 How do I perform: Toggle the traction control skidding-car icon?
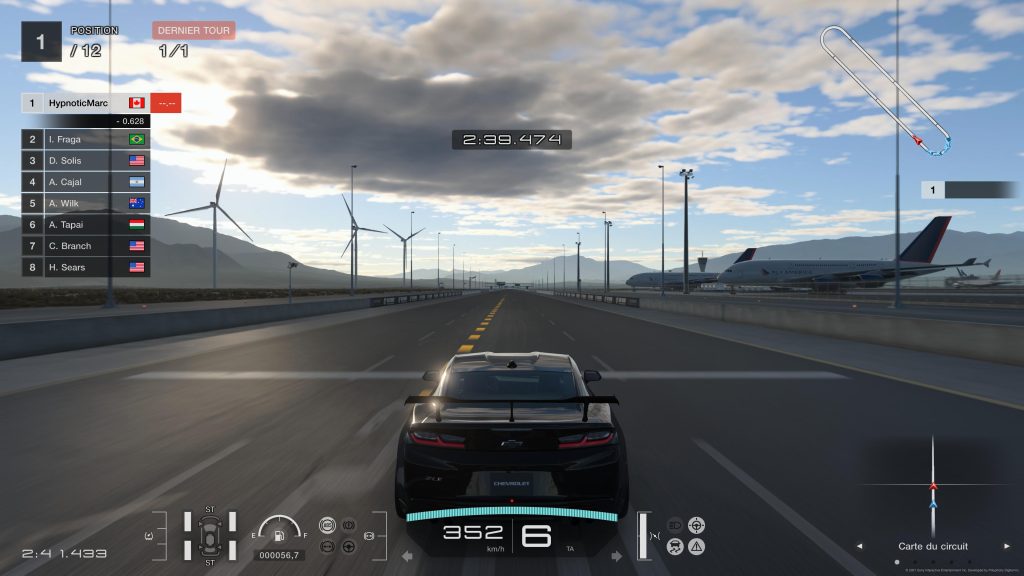pyautogui.click(x=675, y=546)
